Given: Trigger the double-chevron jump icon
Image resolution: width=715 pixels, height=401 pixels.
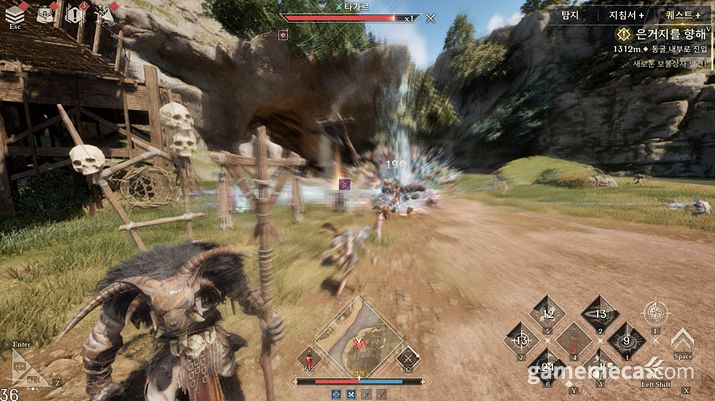Looking at the screenshot, I should tap(682, 340).
